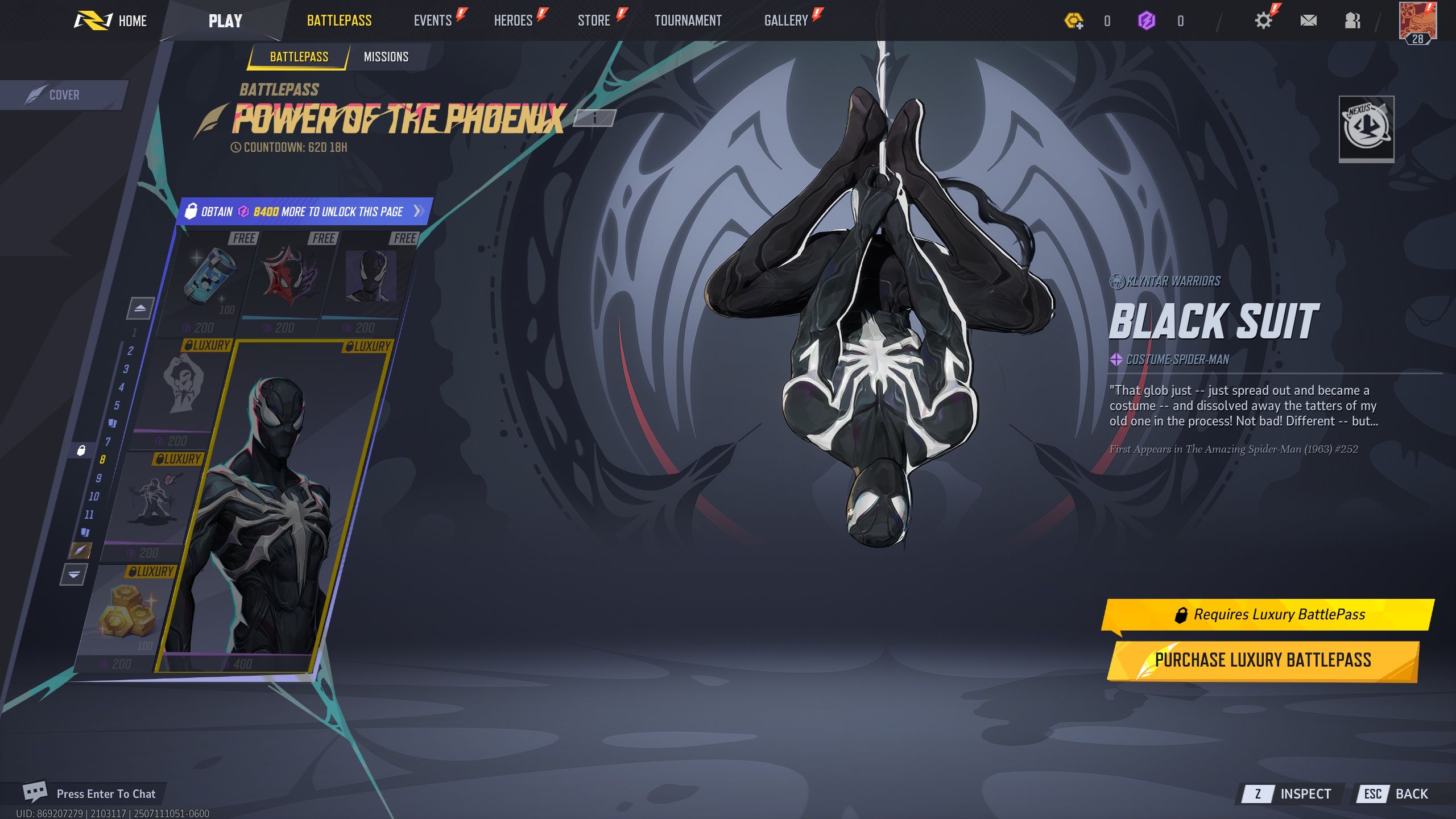Open the Heroes menu in top navigation
1456x819 pixels.
point(514,20)
